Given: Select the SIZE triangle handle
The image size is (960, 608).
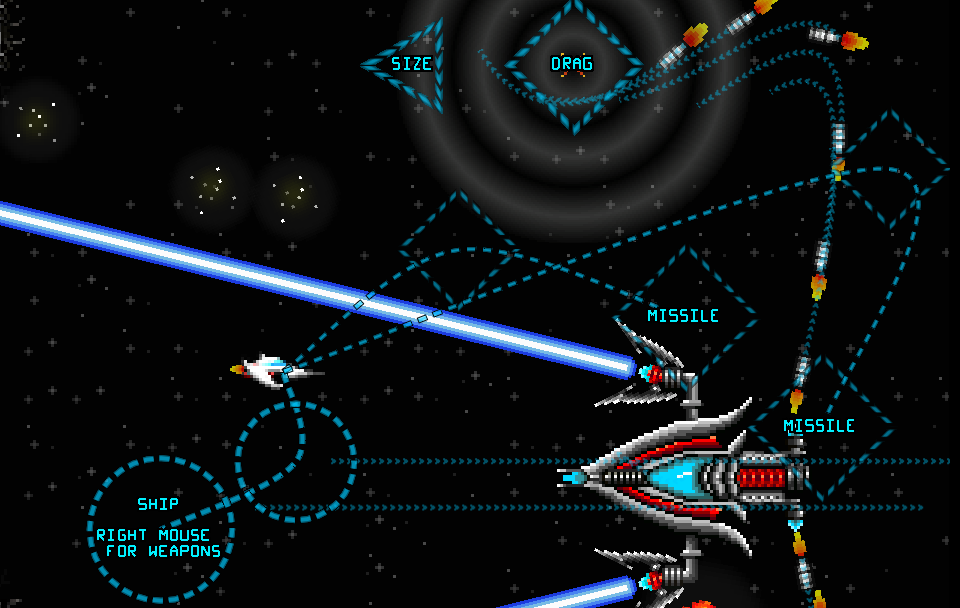Looking at the screenshot, I should tap(412, 64).
